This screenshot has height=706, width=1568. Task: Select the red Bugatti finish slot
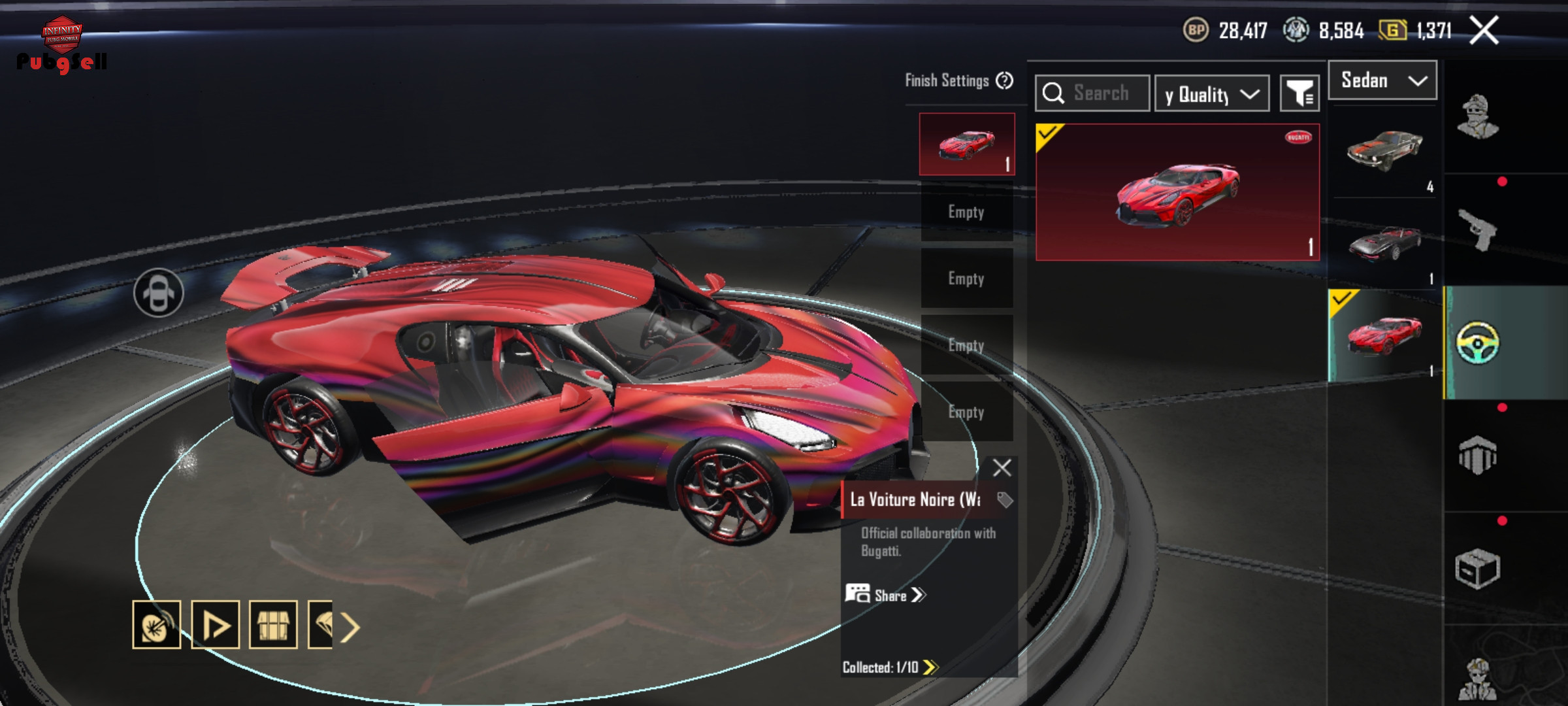click(967, 144)
